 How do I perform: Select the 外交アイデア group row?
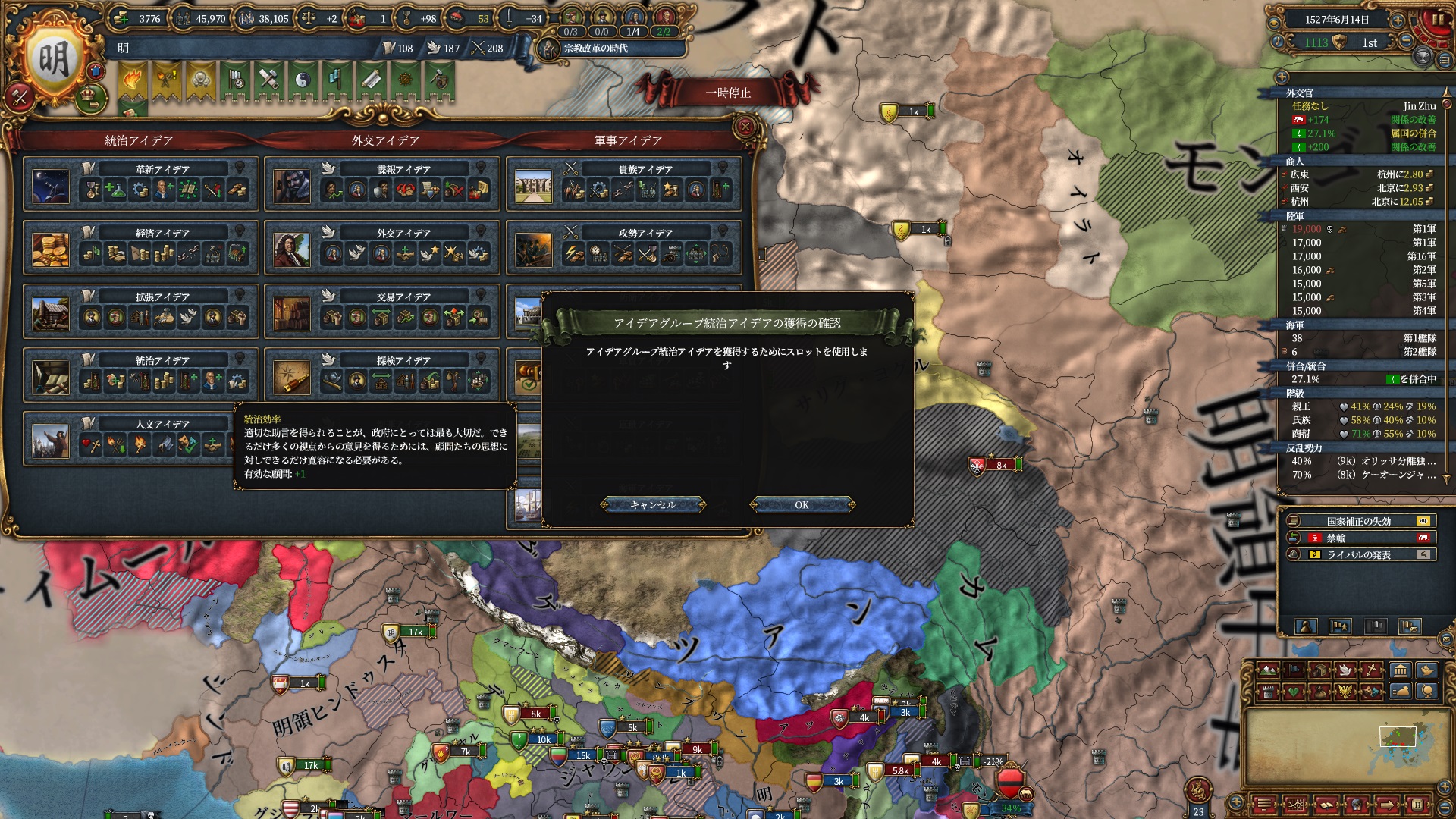pos(403,234)
